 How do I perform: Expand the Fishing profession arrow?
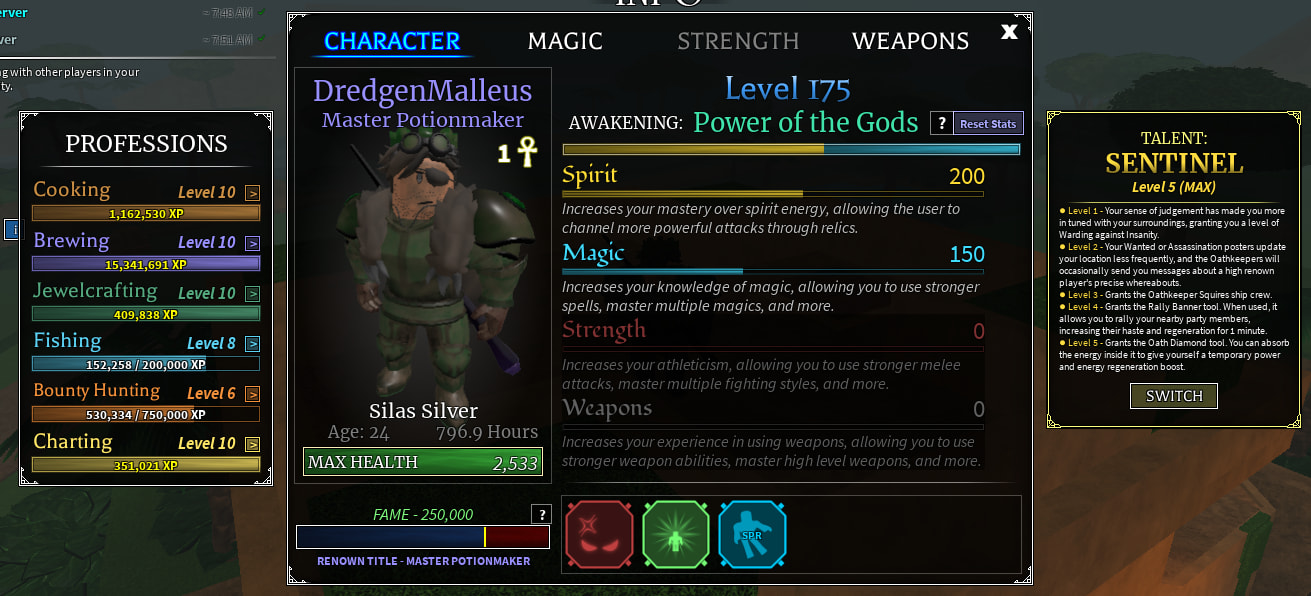pyautogui.click(x=252, y=344)
